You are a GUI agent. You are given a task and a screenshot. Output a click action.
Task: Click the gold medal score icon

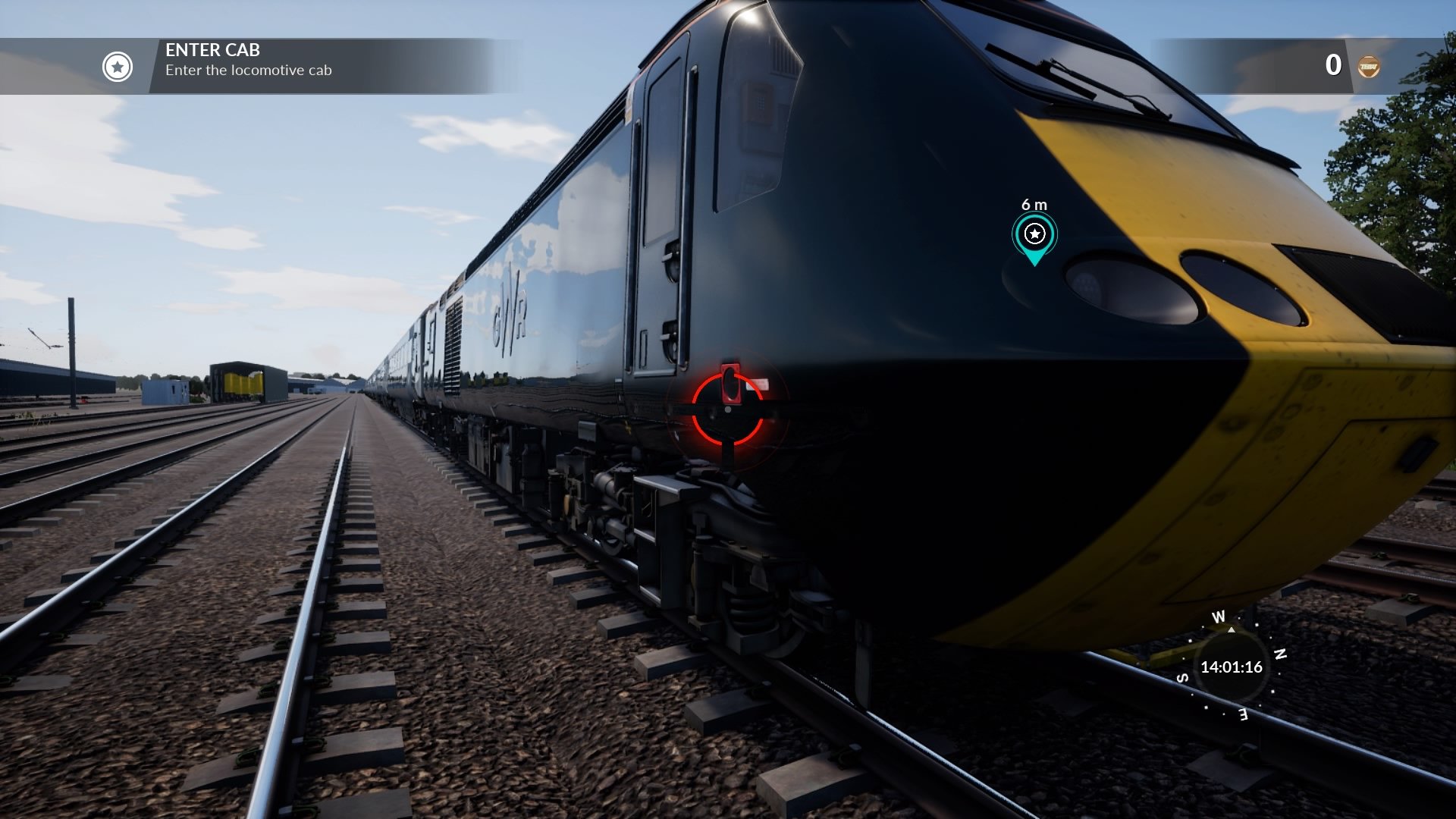tap(1370, 66)
